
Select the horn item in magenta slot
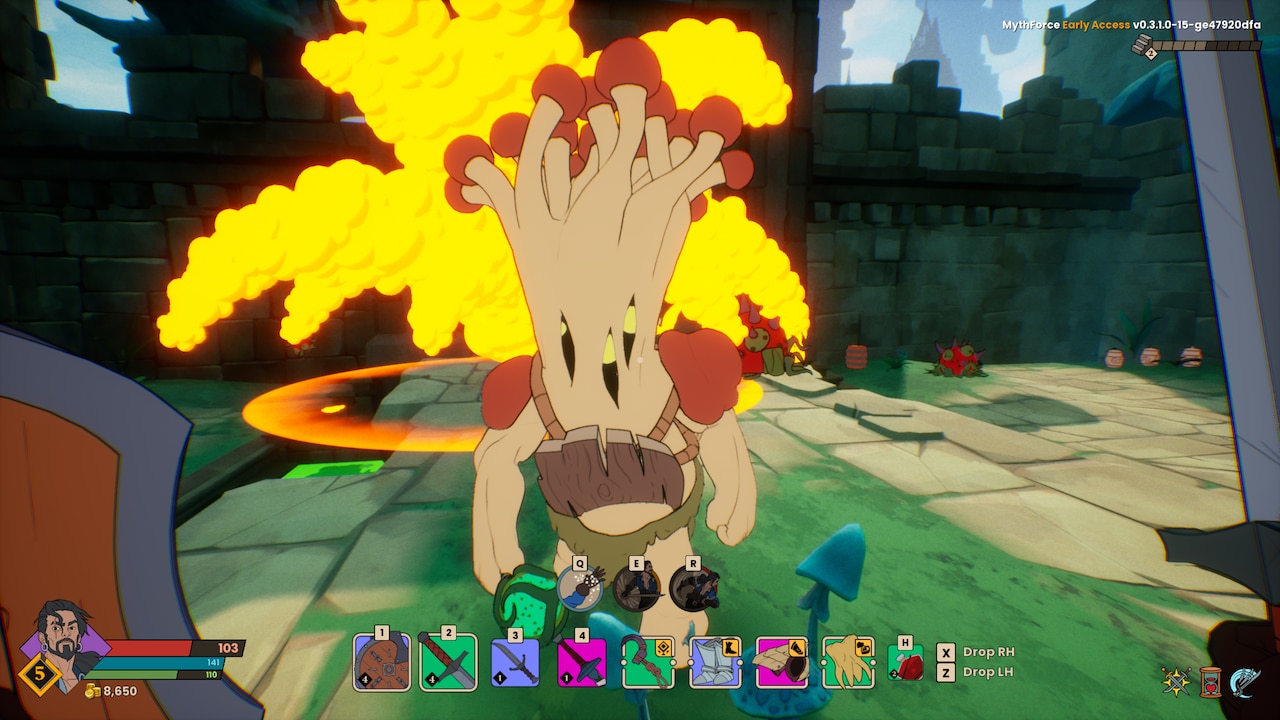pyautogui.click(x=781, y=662)
